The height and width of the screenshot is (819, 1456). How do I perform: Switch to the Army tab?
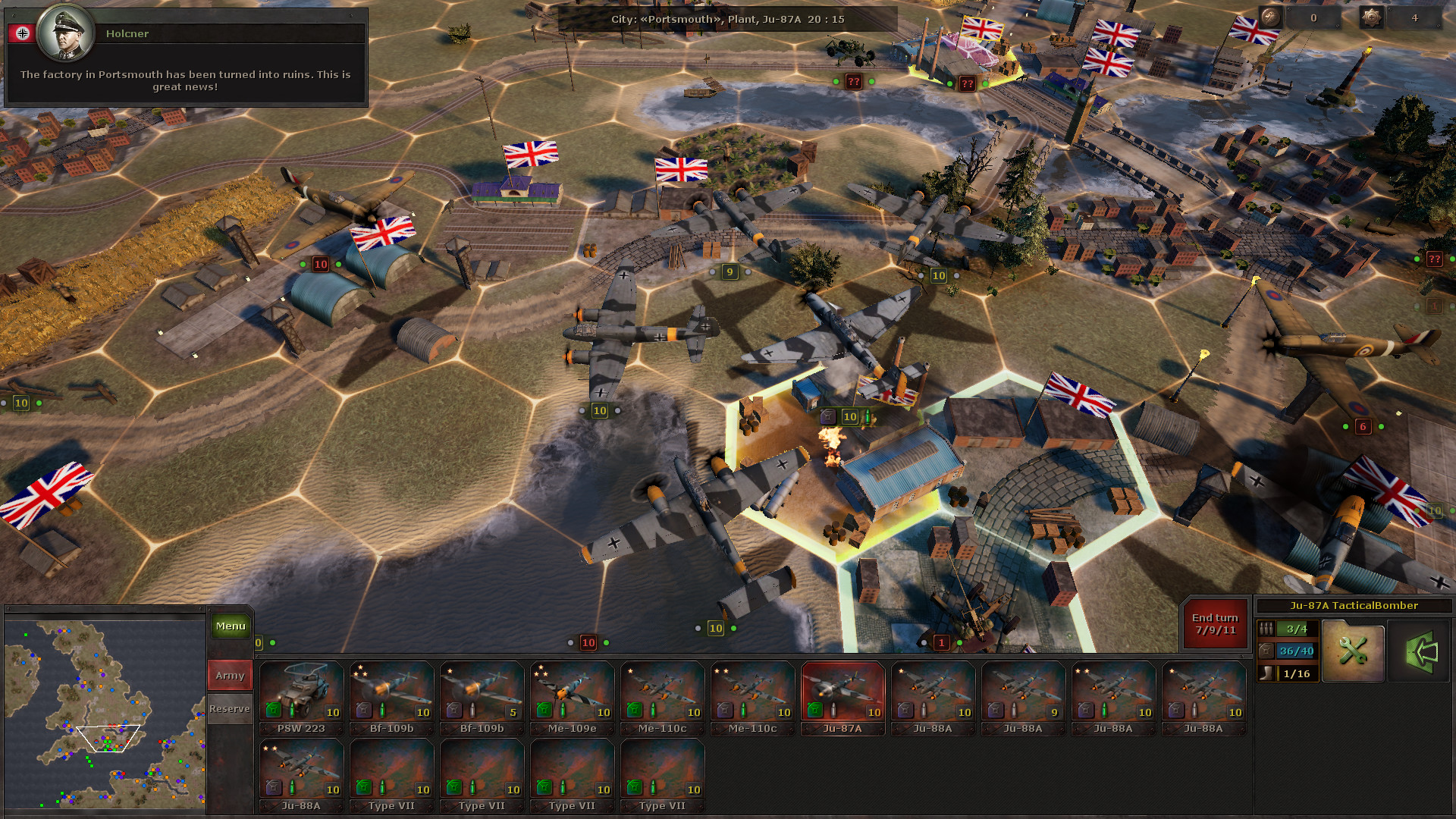[229, 674]
